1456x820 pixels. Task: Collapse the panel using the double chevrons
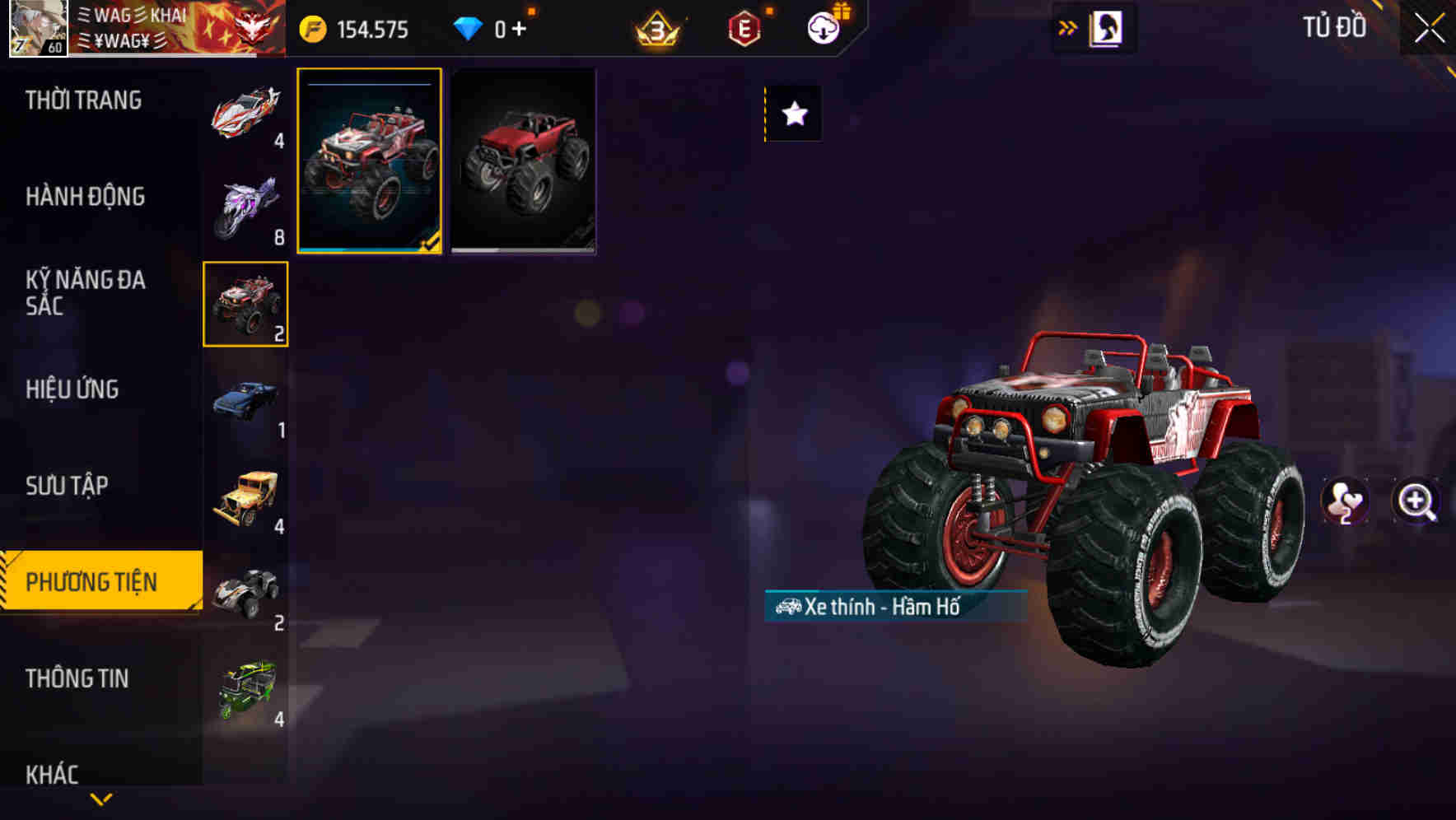(x=1068, y=27)
